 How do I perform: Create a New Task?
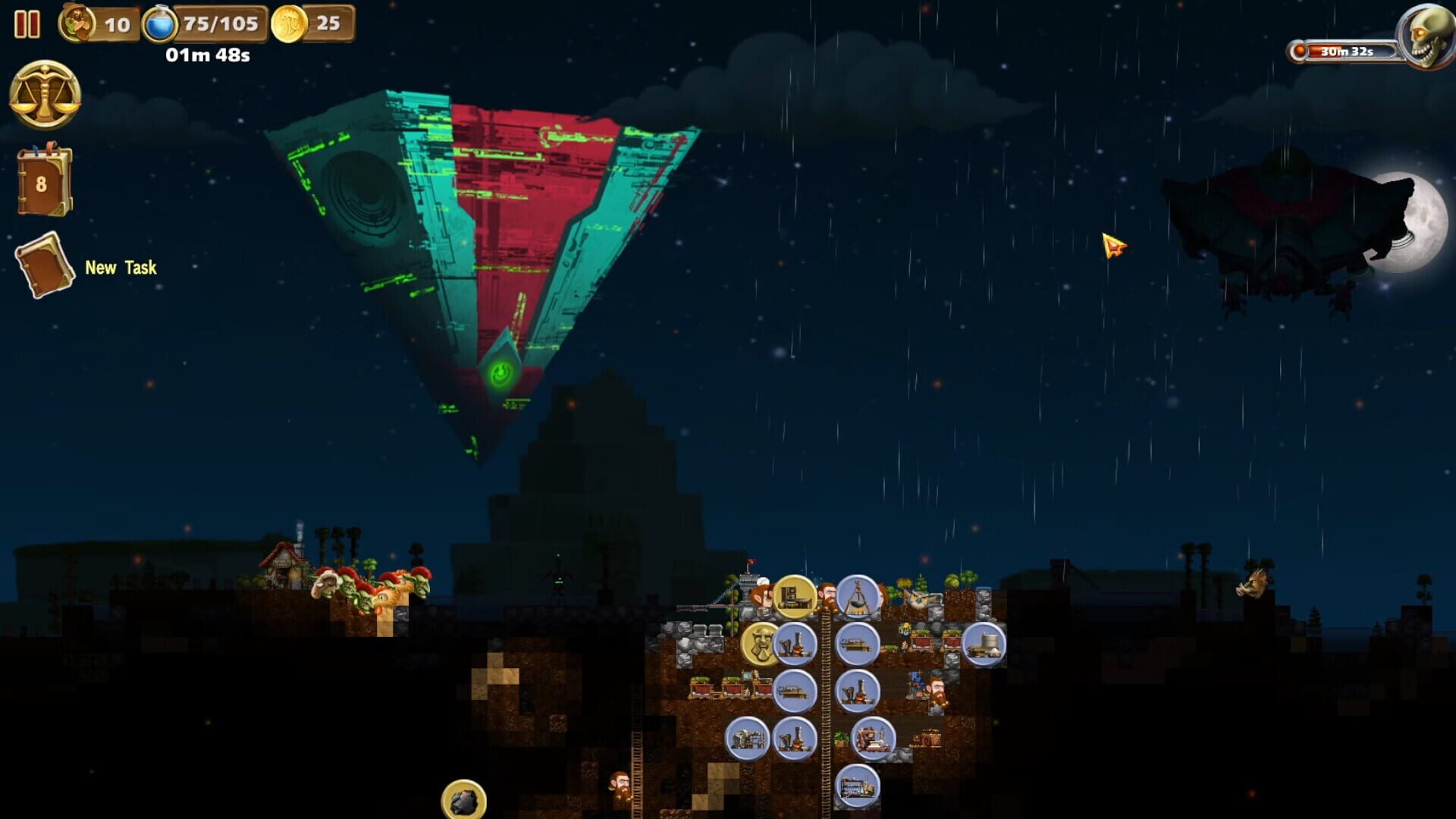[45, 267]
